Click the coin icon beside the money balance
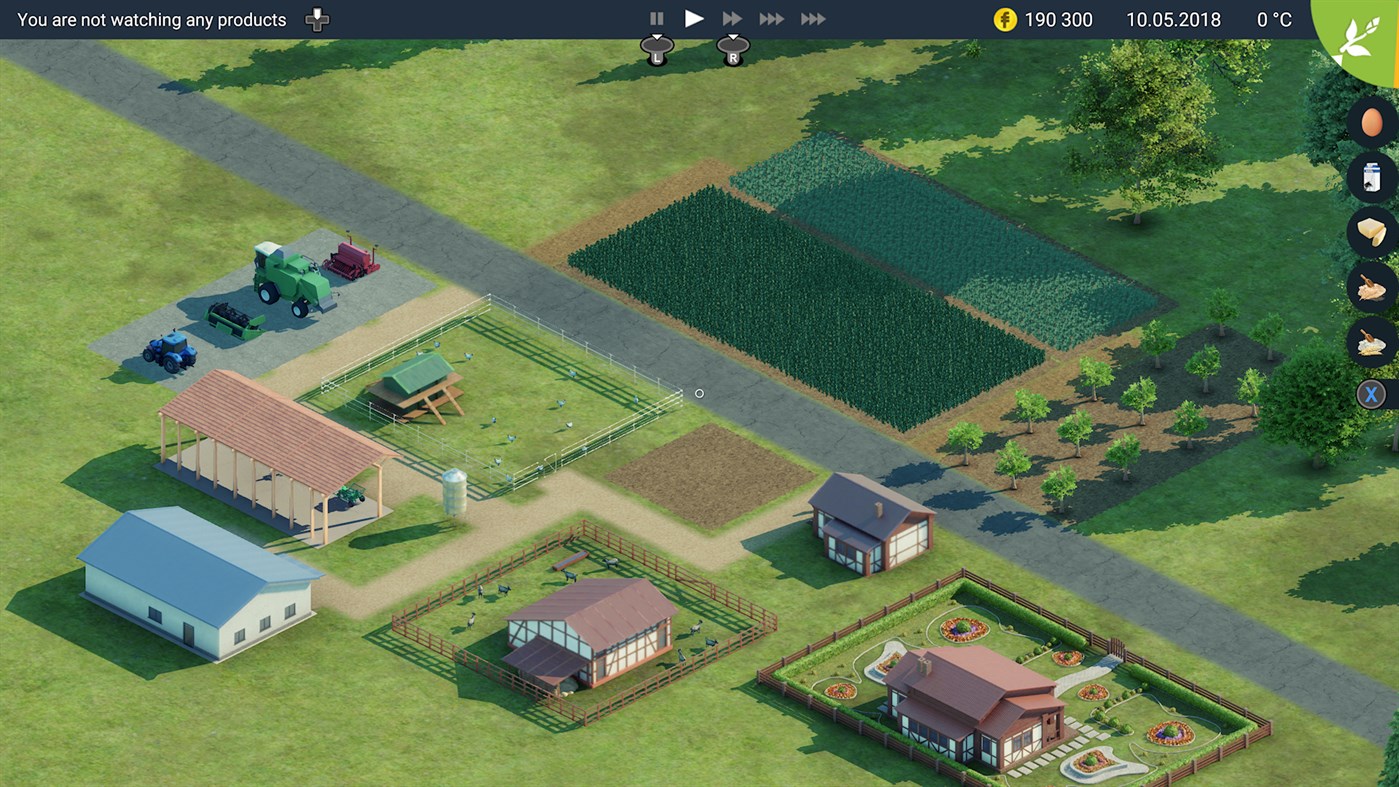1399x787 pixels. click(x=1005, y=19)
